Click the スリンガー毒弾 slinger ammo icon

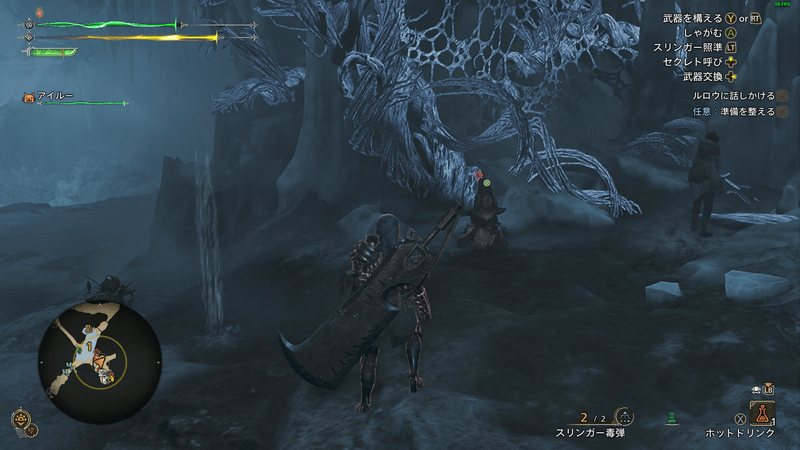[625, 417]
